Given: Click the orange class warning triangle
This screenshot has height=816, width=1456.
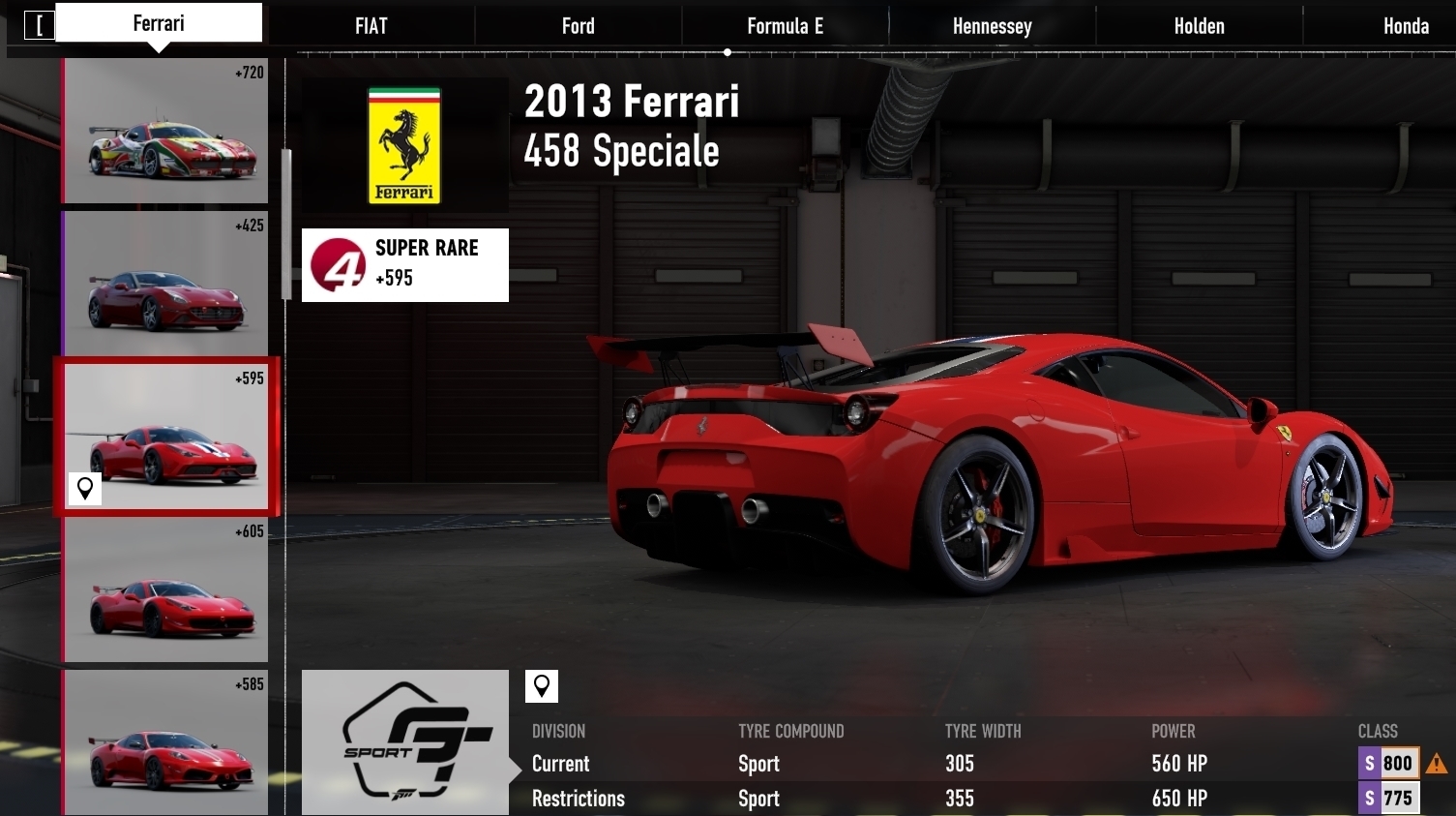Looking at the screenshot, I should point(1437,764).
